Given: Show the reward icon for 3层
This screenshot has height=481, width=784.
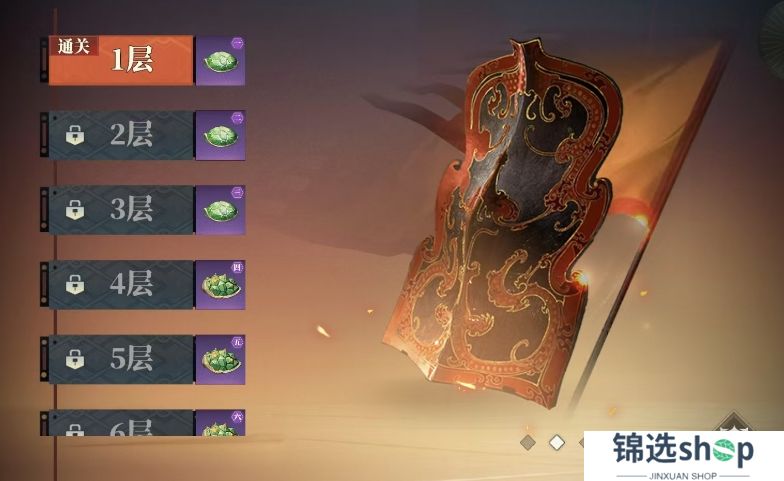Looking at the screenshot, I should (220, 210).
